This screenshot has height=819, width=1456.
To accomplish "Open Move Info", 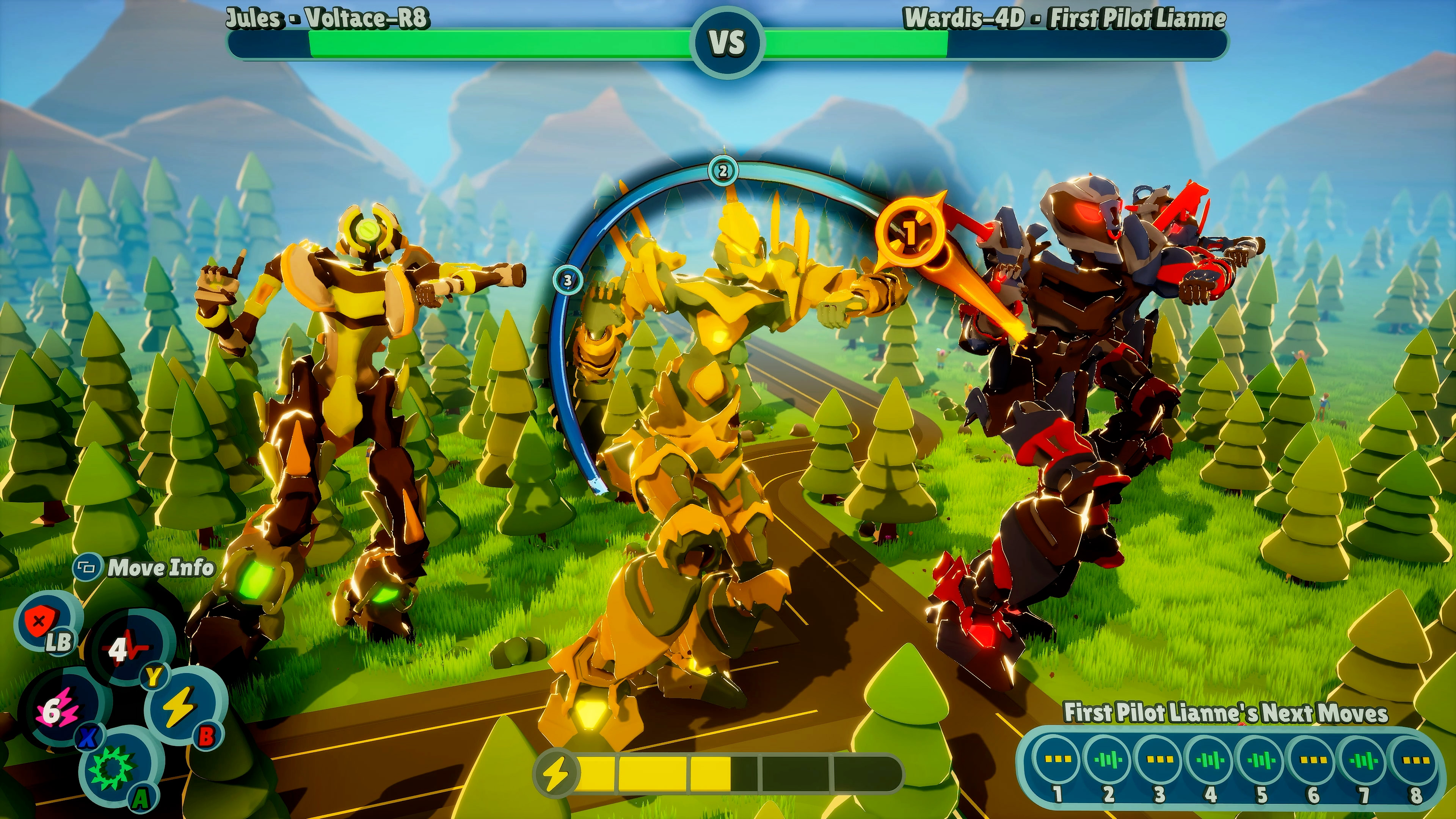I will [x=145, y=568].
